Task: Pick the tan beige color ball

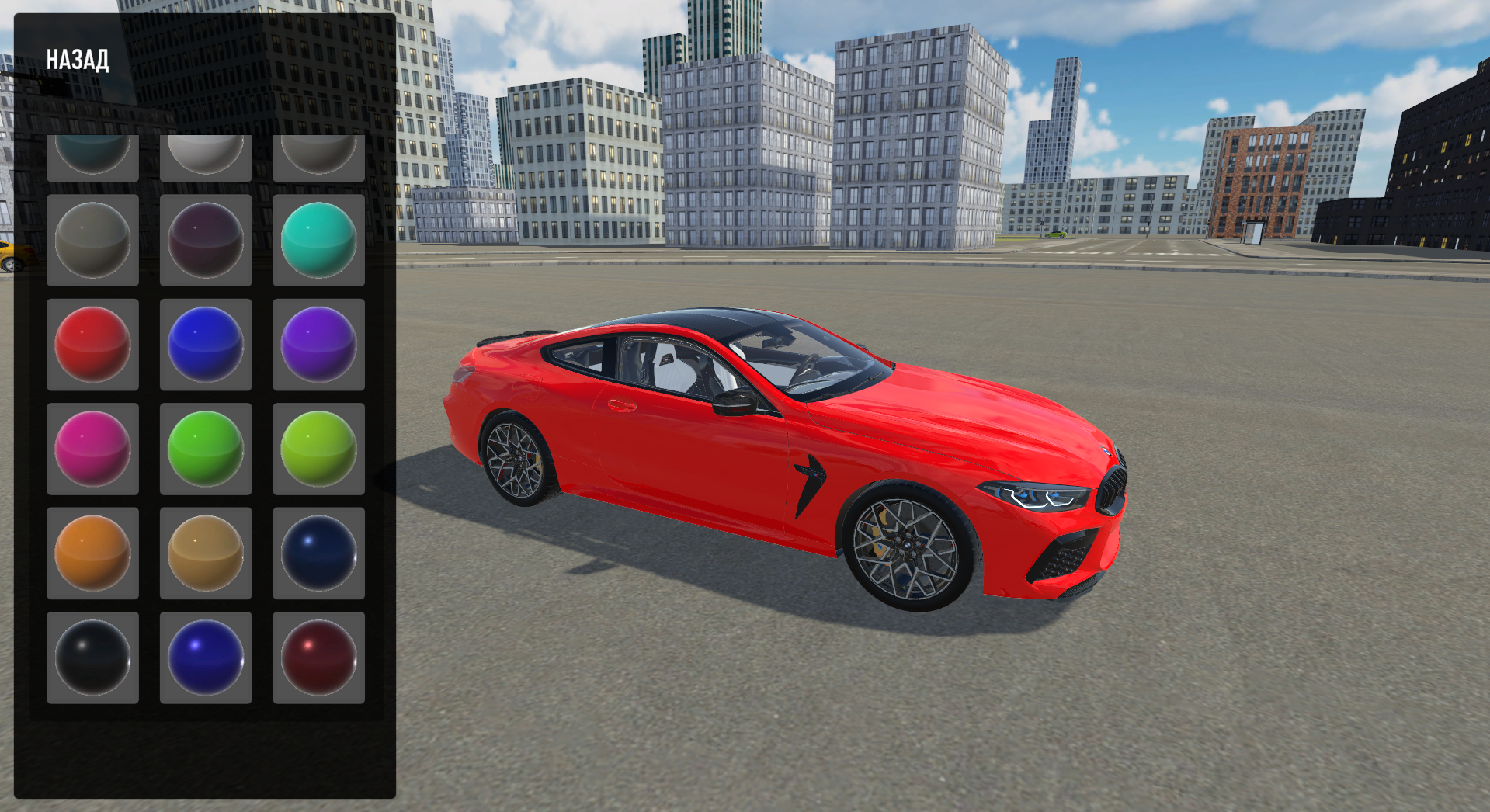Action: [206, 553]
